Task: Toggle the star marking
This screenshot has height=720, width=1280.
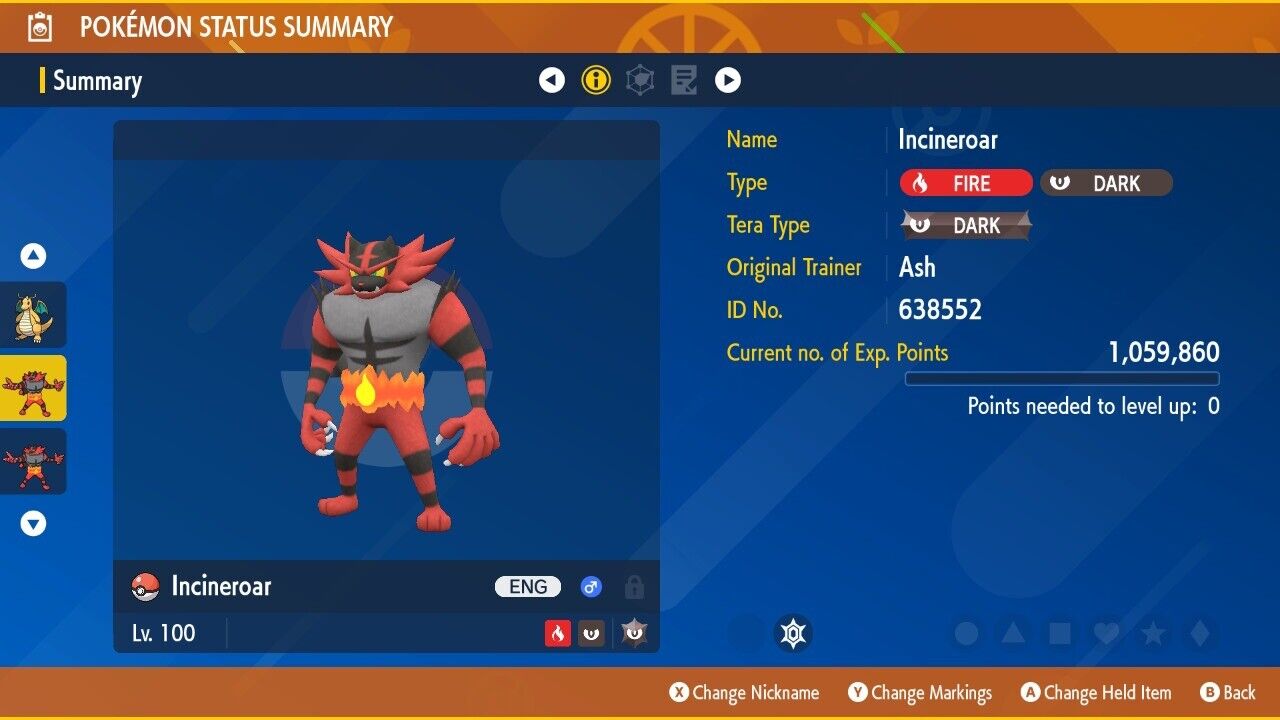Action: 1153,633
